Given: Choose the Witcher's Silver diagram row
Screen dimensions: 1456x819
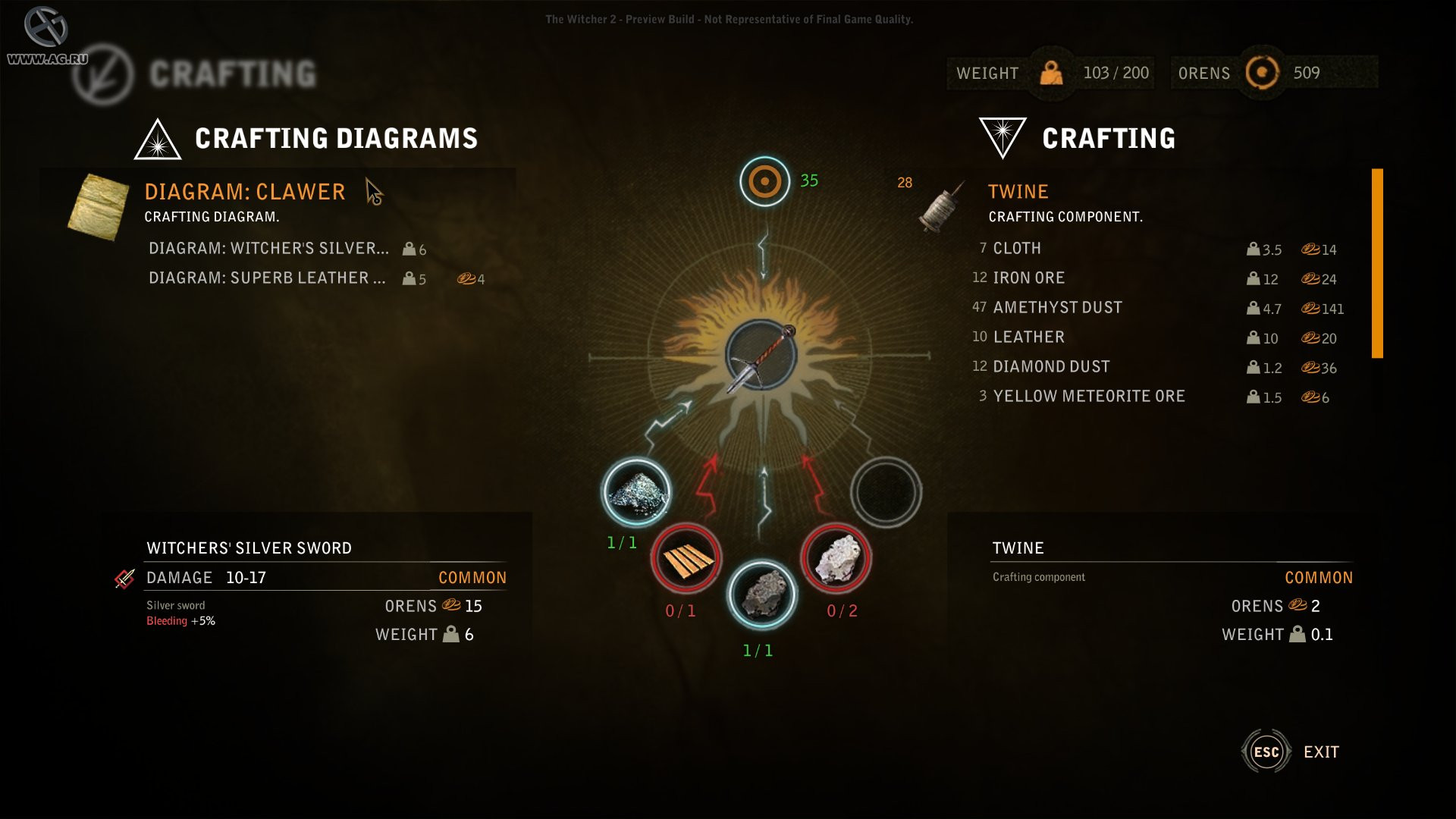Looking at the screenshot, I should coord(268,249).
